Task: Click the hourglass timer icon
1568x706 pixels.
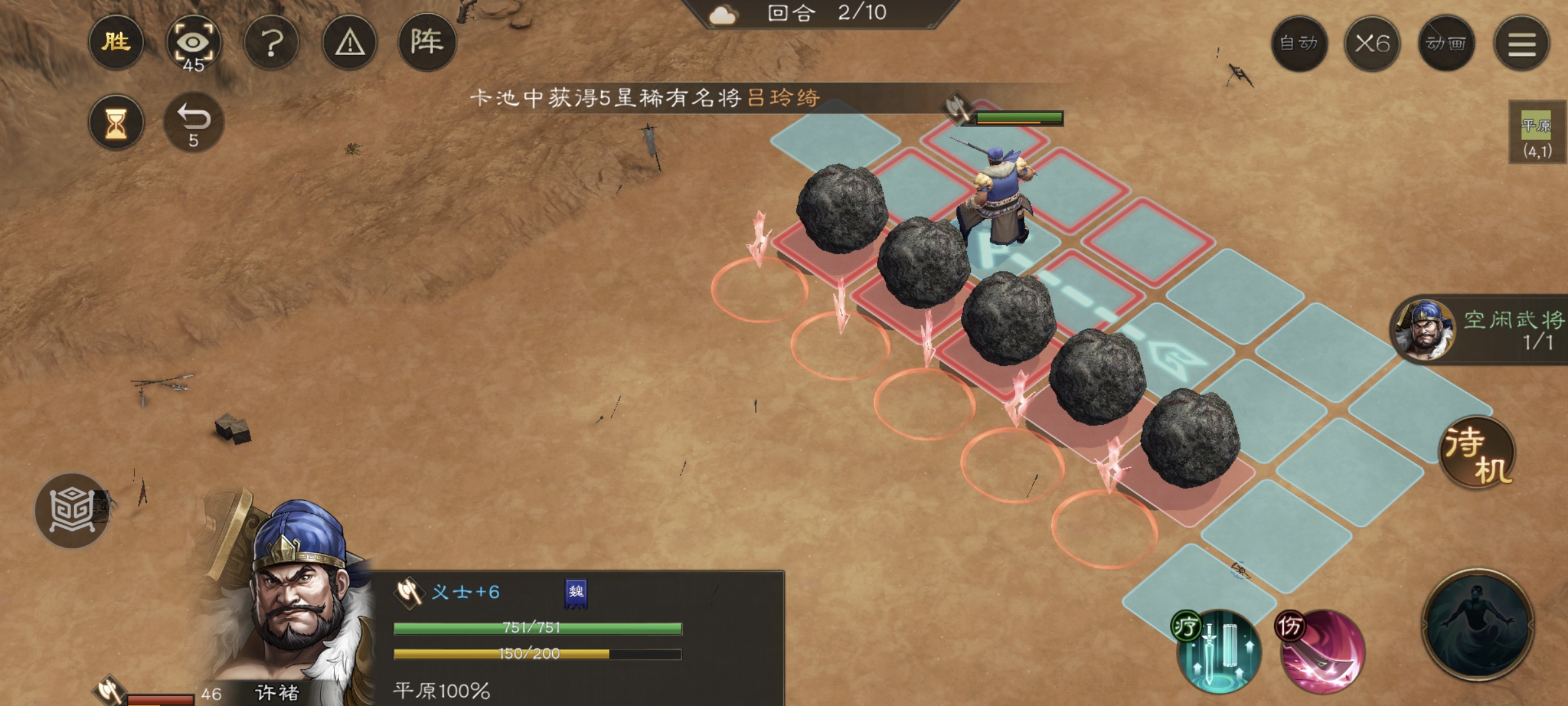Action: (x=115, y=121)
